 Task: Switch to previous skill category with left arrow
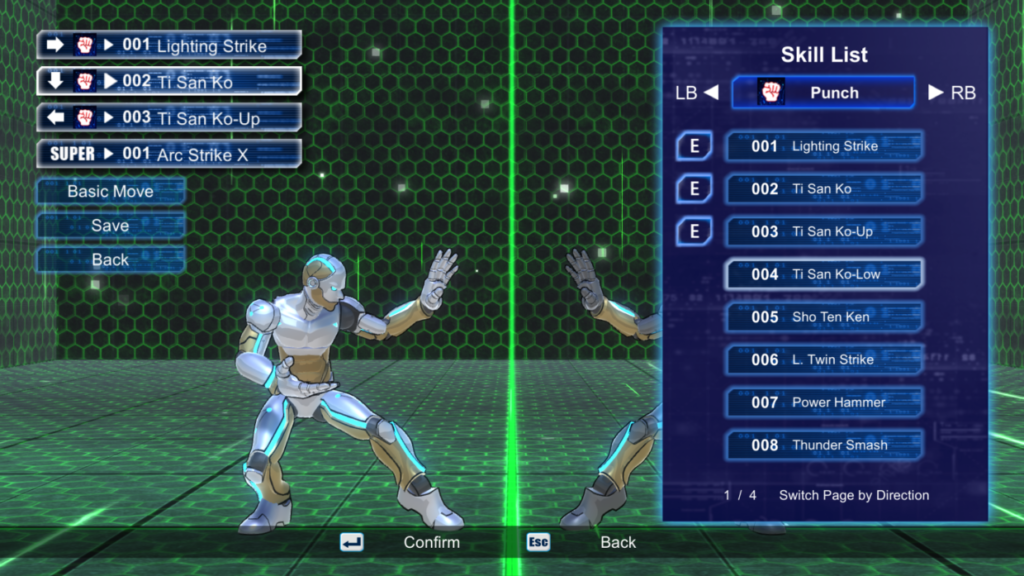(710, 93)
